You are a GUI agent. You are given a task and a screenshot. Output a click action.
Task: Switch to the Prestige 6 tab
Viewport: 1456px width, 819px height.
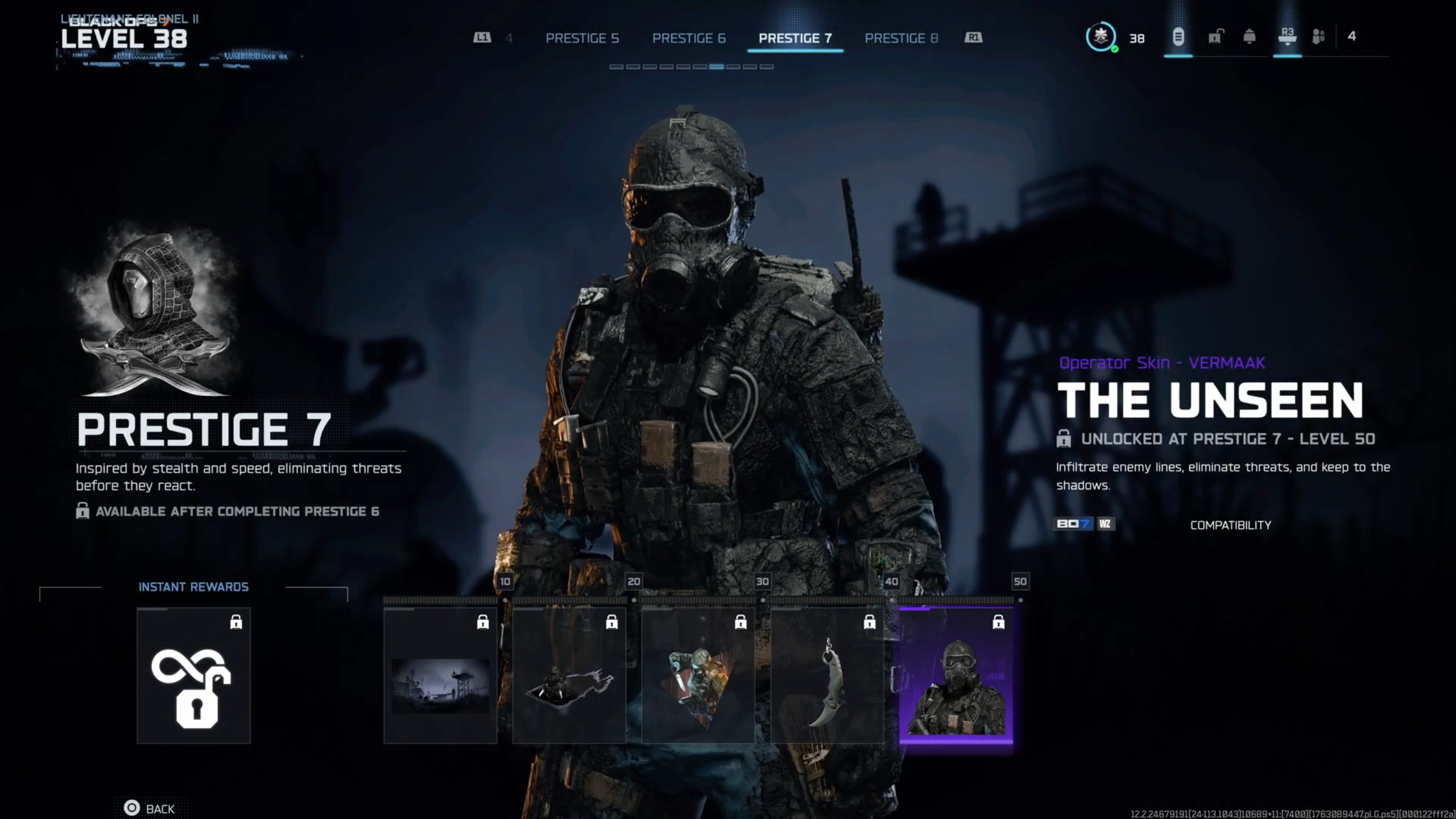click(688, 38)
